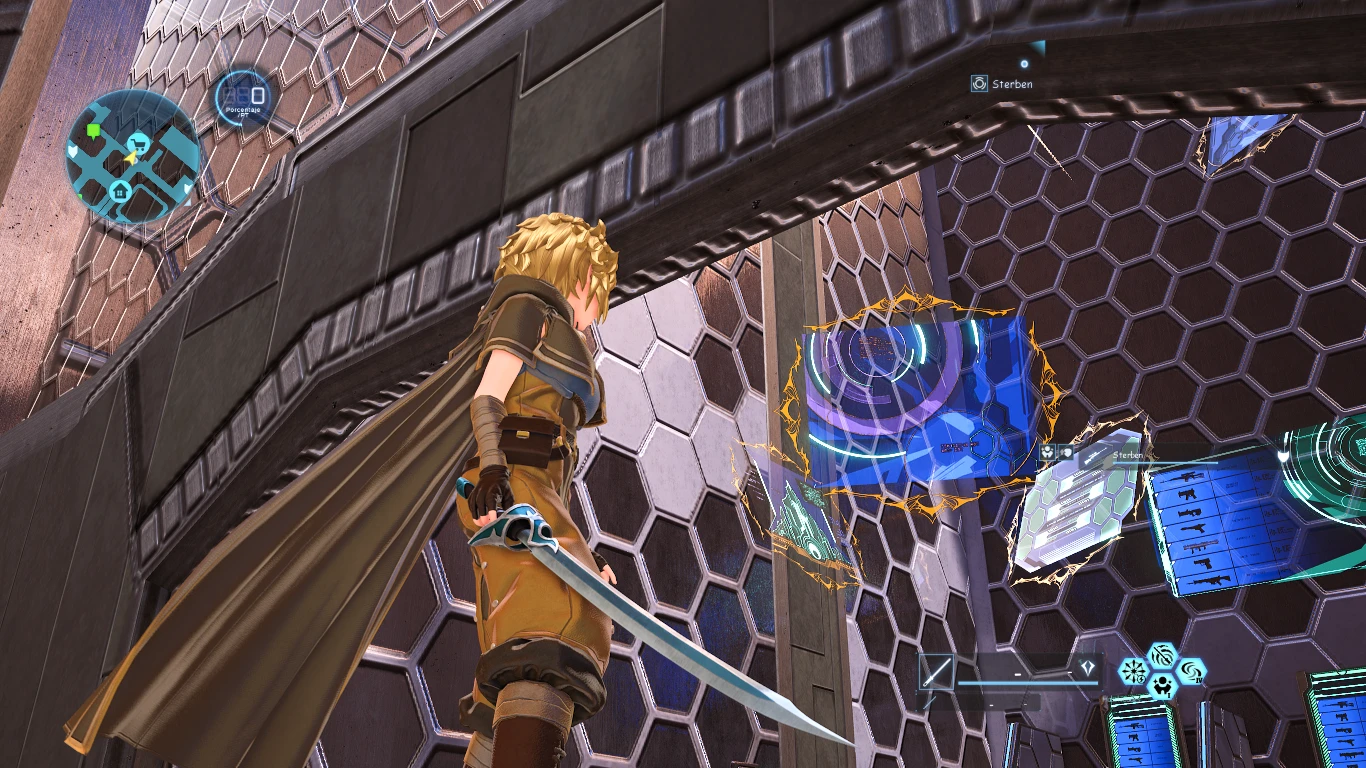
Task: Select the equipped photon sword weapon slot
Action: [x=937, y=672]
